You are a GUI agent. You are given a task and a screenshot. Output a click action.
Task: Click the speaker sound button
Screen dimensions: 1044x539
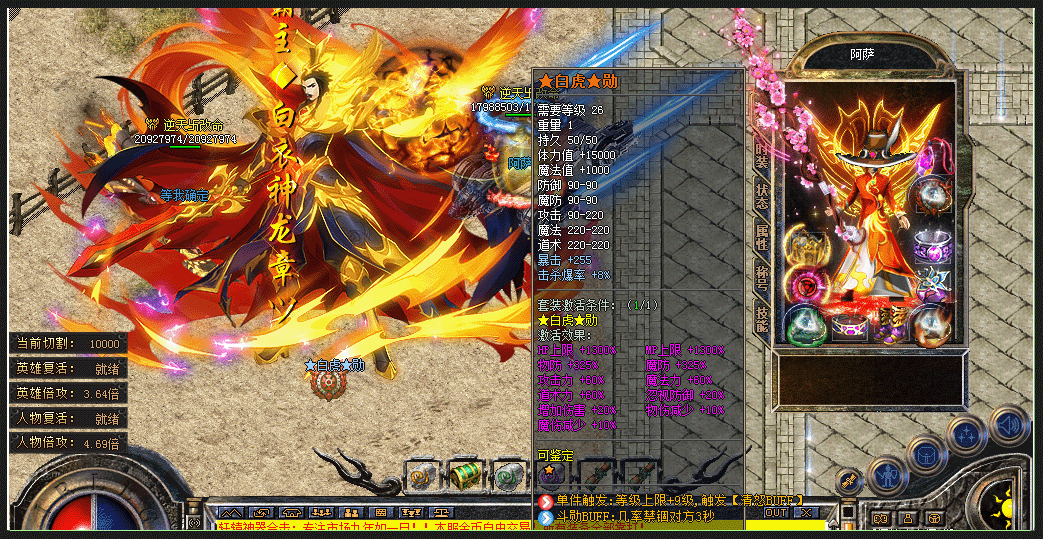[1008, 424]
